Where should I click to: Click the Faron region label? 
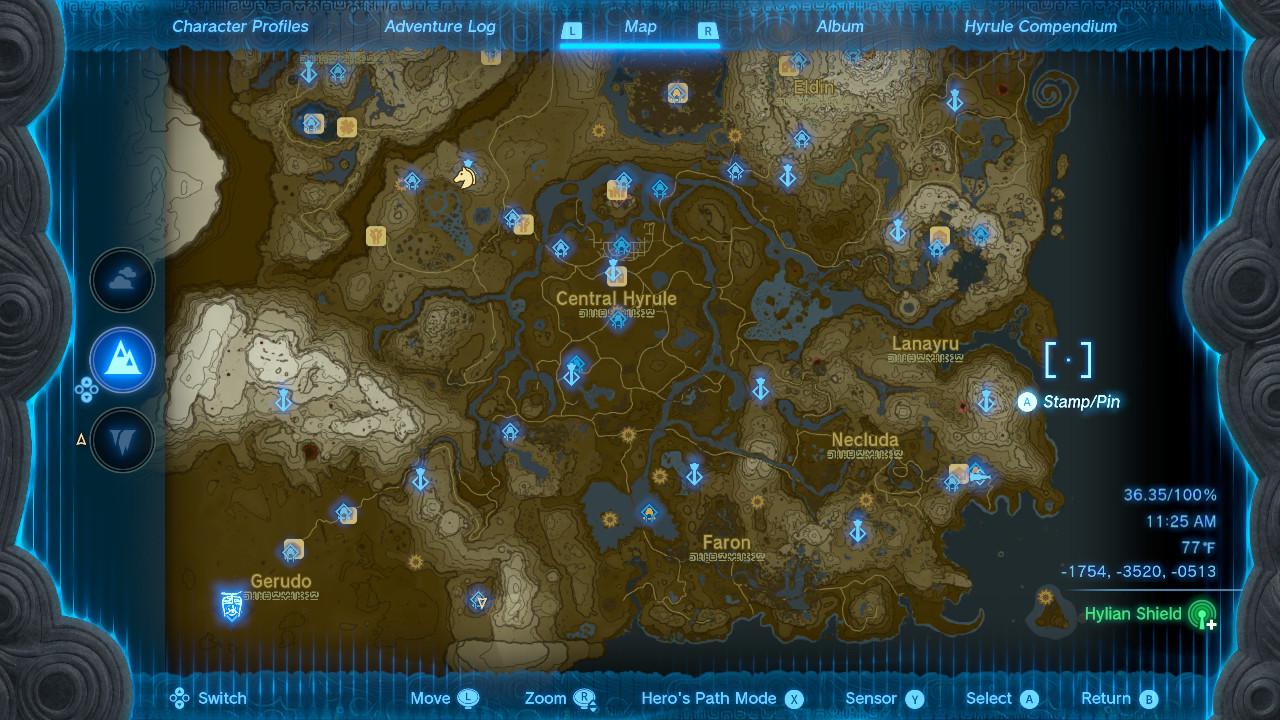tap(726, 543)
